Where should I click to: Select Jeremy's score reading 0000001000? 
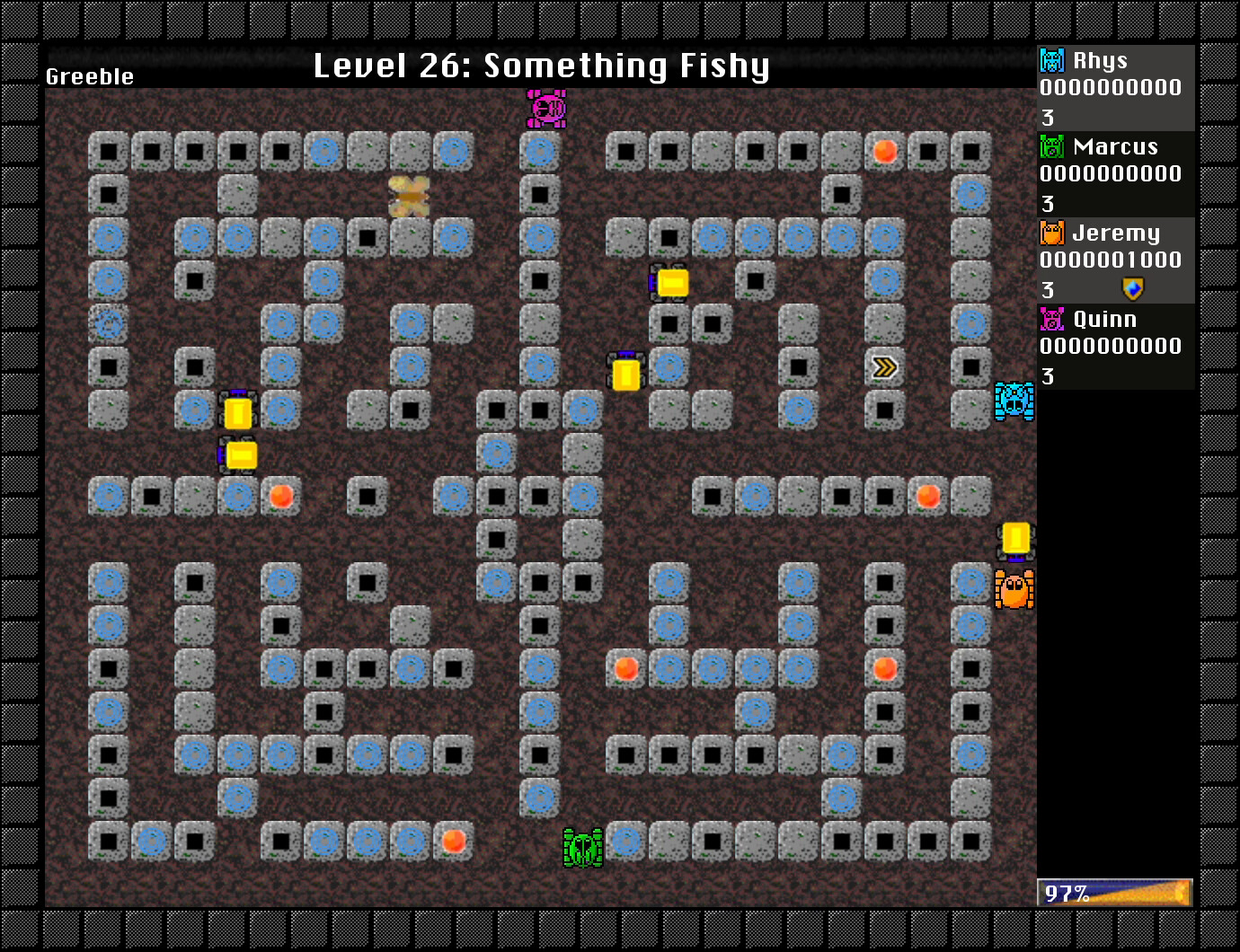tap(1110, 261)
